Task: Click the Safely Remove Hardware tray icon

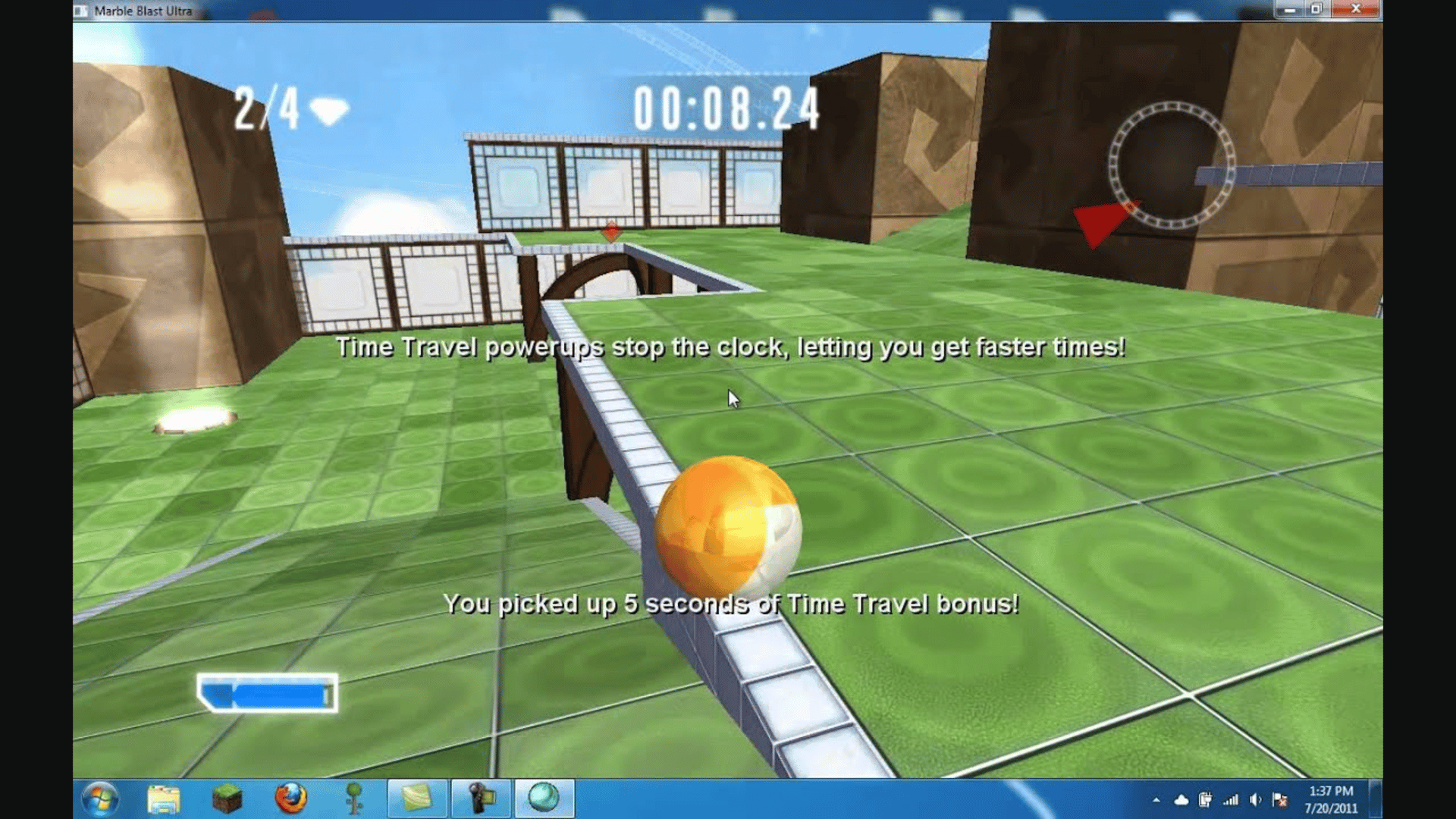Action: pos(1204,799)
